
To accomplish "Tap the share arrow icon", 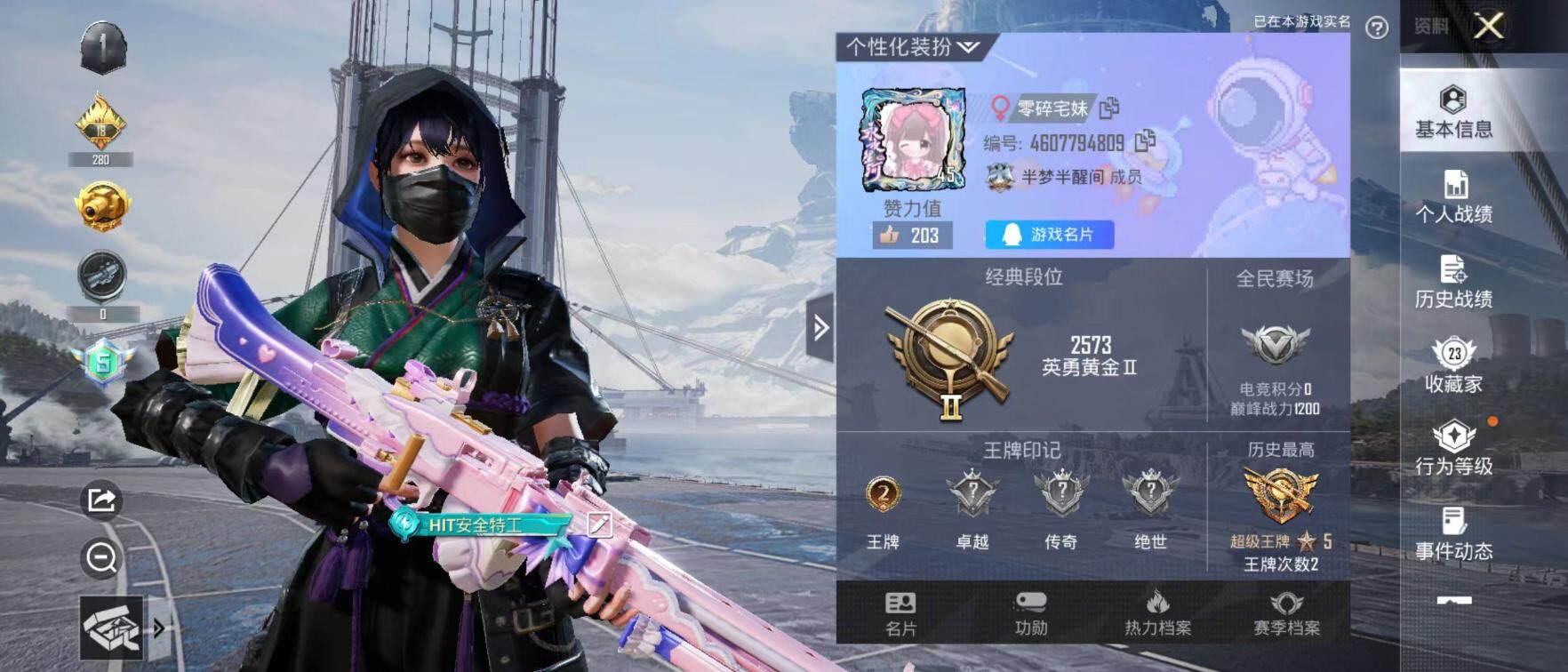I will pyautogui.click(x=101, y=500).
